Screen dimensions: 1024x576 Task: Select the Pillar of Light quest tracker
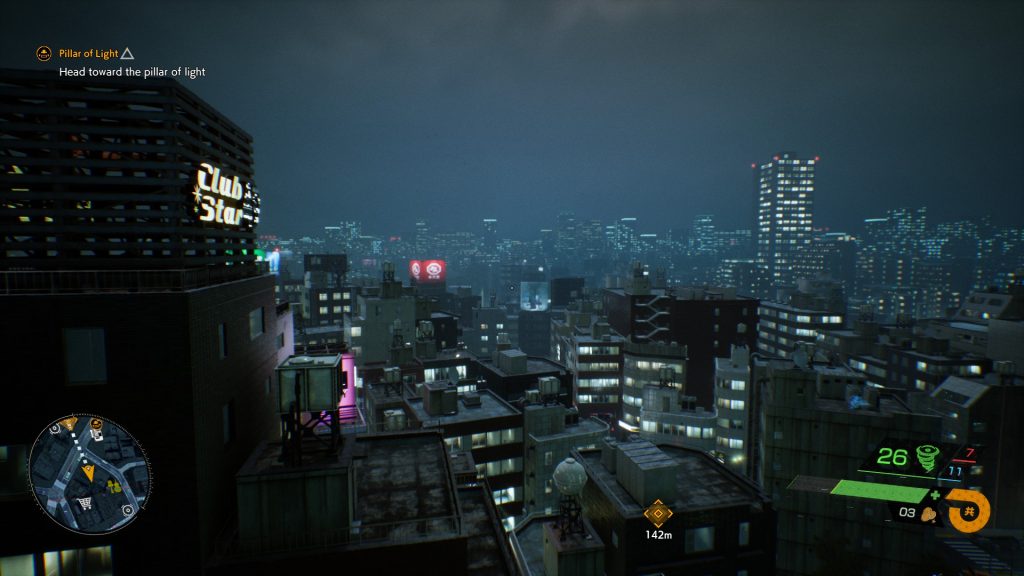coord(89,53)
